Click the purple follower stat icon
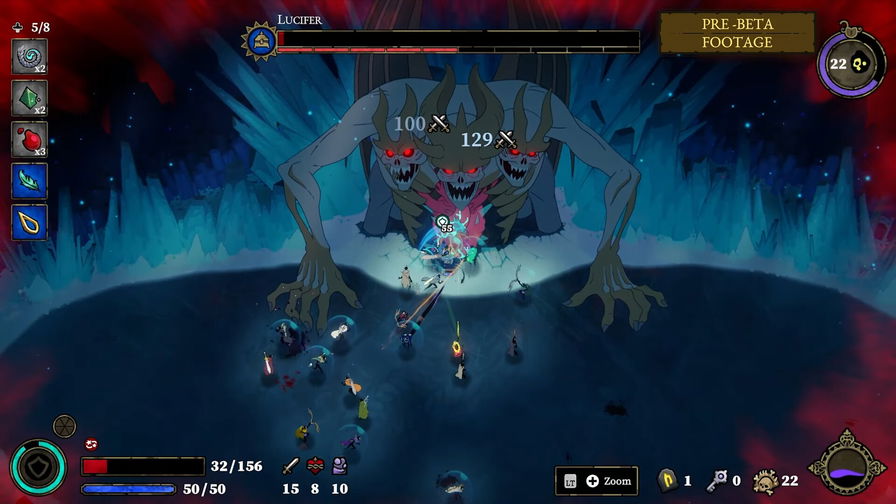Image resolution: width=896 pixels, height=504 pixels. [x=340, y=466]
